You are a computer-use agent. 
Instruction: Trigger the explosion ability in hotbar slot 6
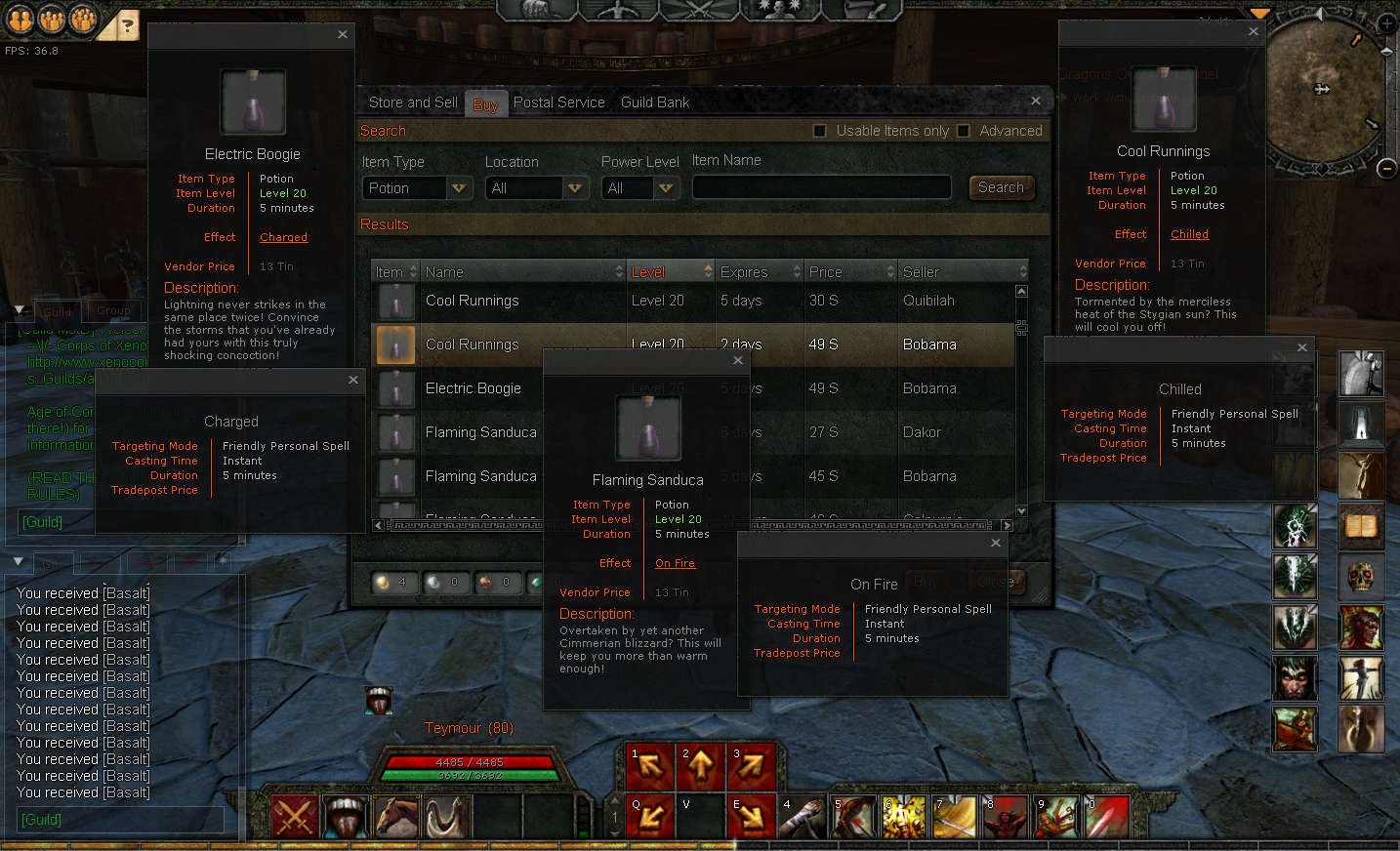coord(904,816)
